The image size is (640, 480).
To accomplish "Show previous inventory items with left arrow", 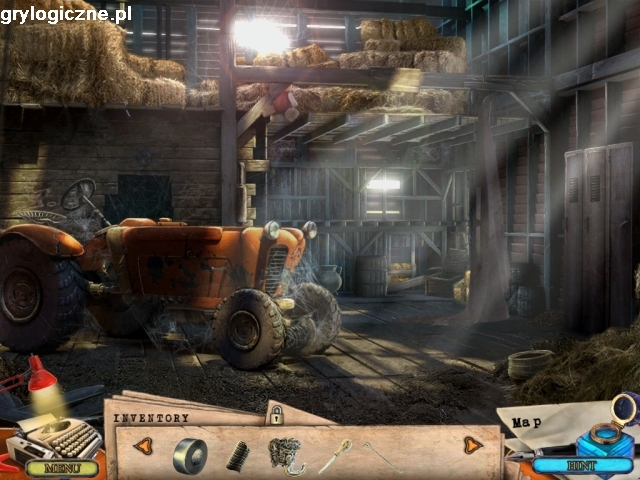I will point(143,445).
